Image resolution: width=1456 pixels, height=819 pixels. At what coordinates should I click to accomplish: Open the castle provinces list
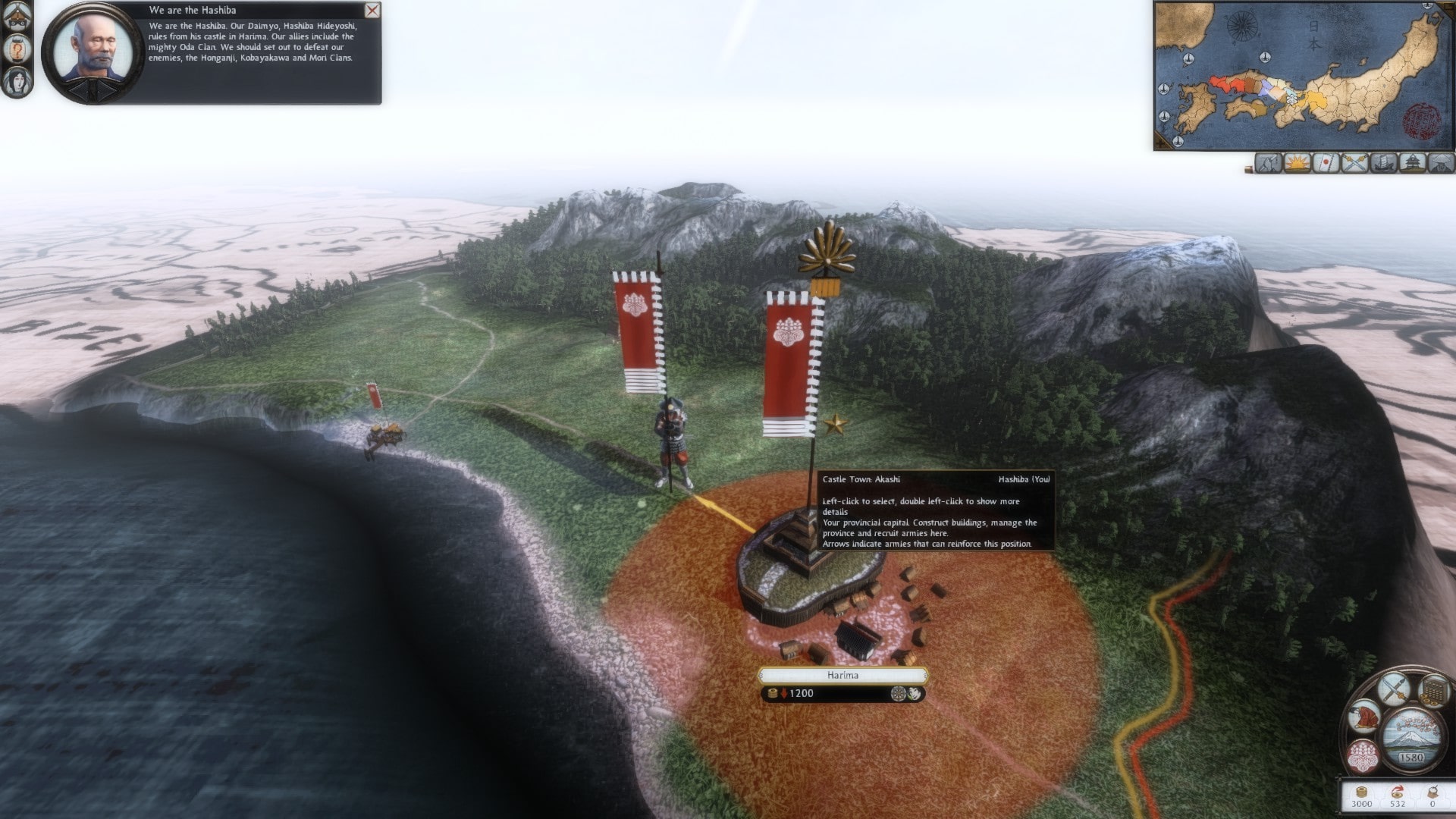[1412, 162]
